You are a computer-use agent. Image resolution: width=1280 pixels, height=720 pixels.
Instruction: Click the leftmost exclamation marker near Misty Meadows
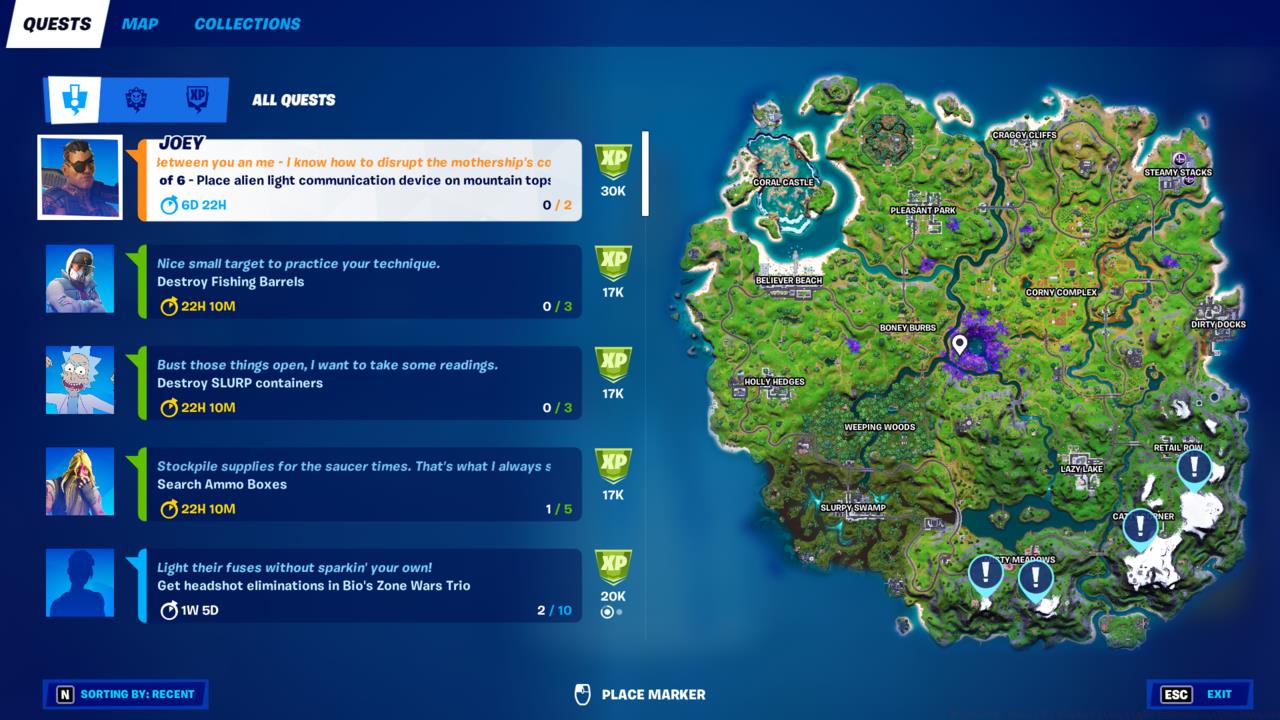point(984,572)
